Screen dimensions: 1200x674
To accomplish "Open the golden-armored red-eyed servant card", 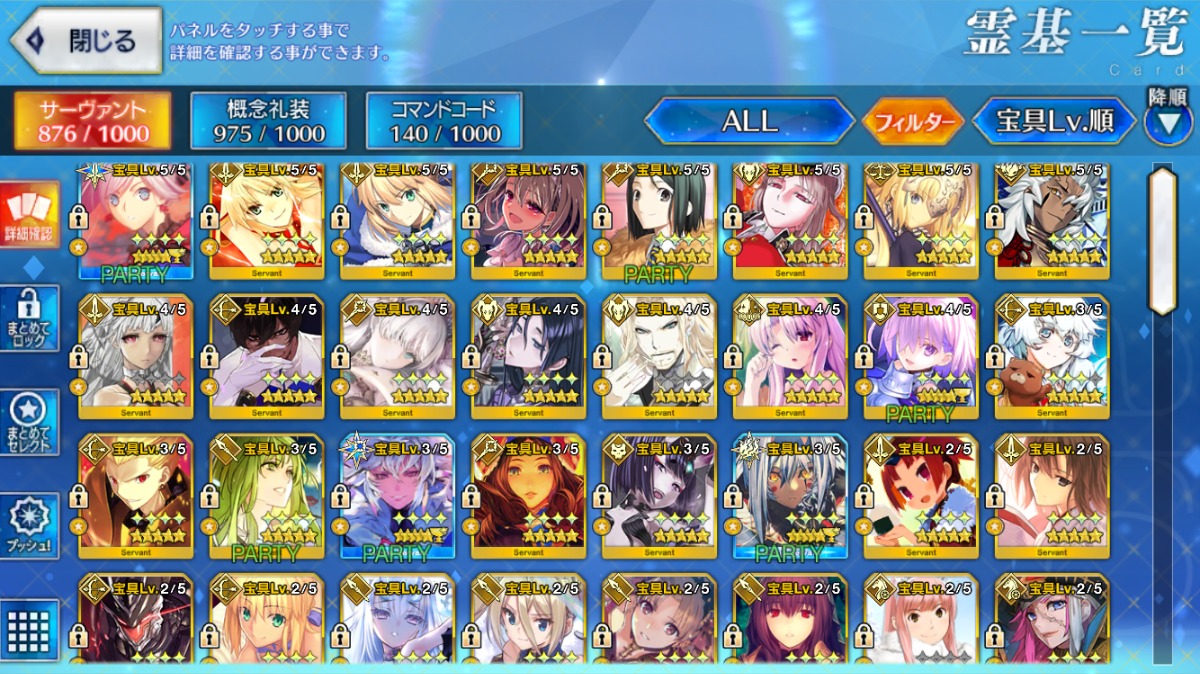I will tap(135, 497).
